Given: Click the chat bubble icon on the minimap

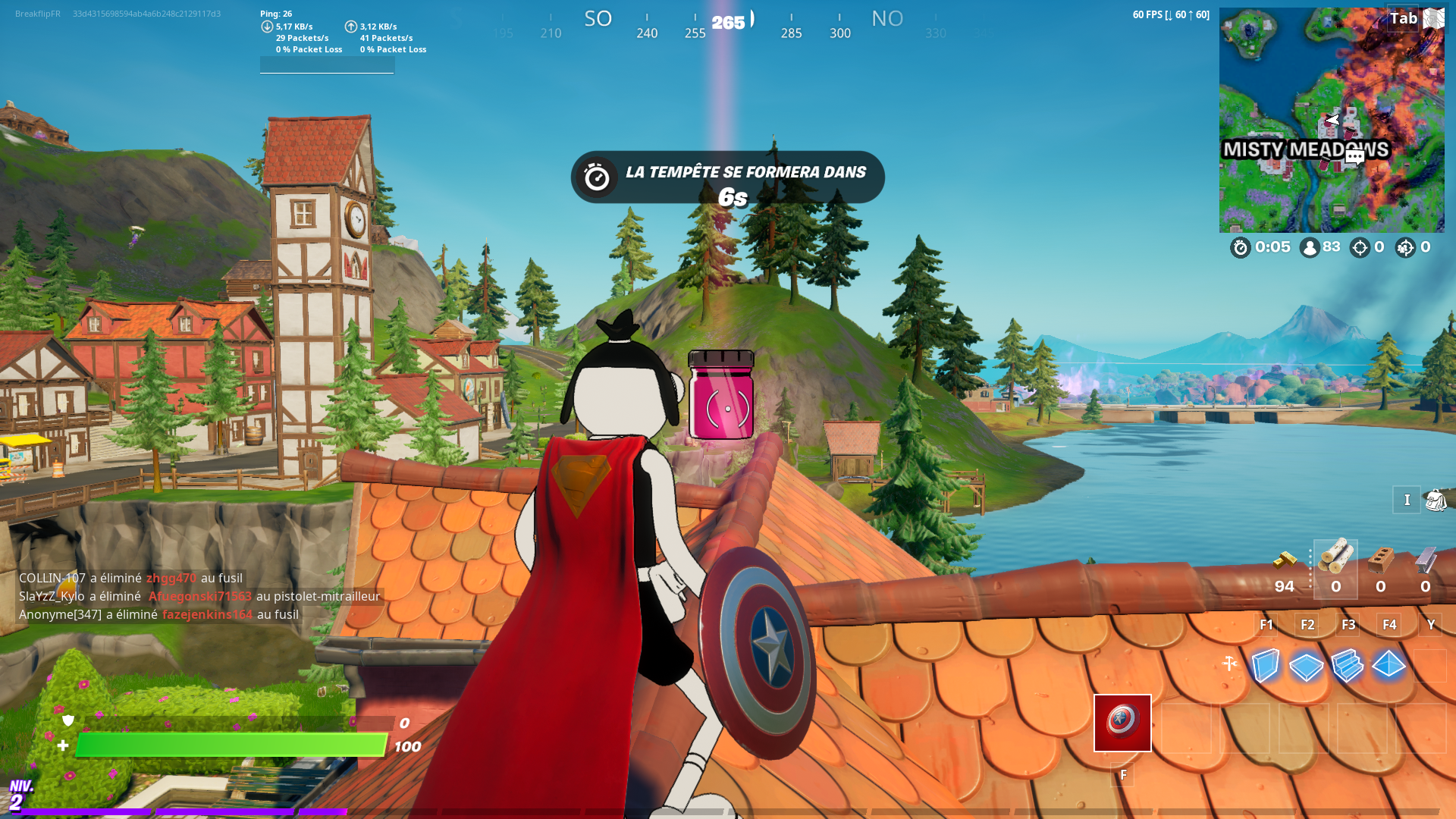Looking at the screenshot, I should tap(1354, 155).
